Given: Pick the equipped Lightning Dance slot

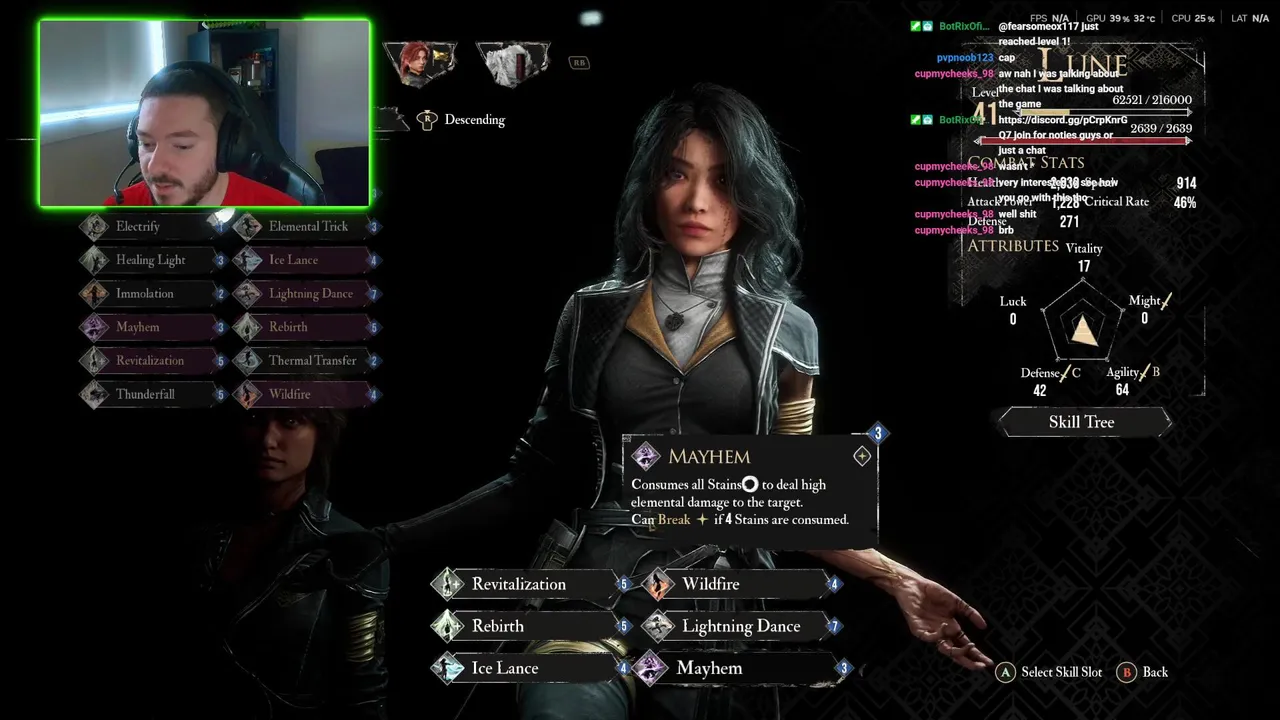Looking at the screenshot, I should click(x=740, y=626).
